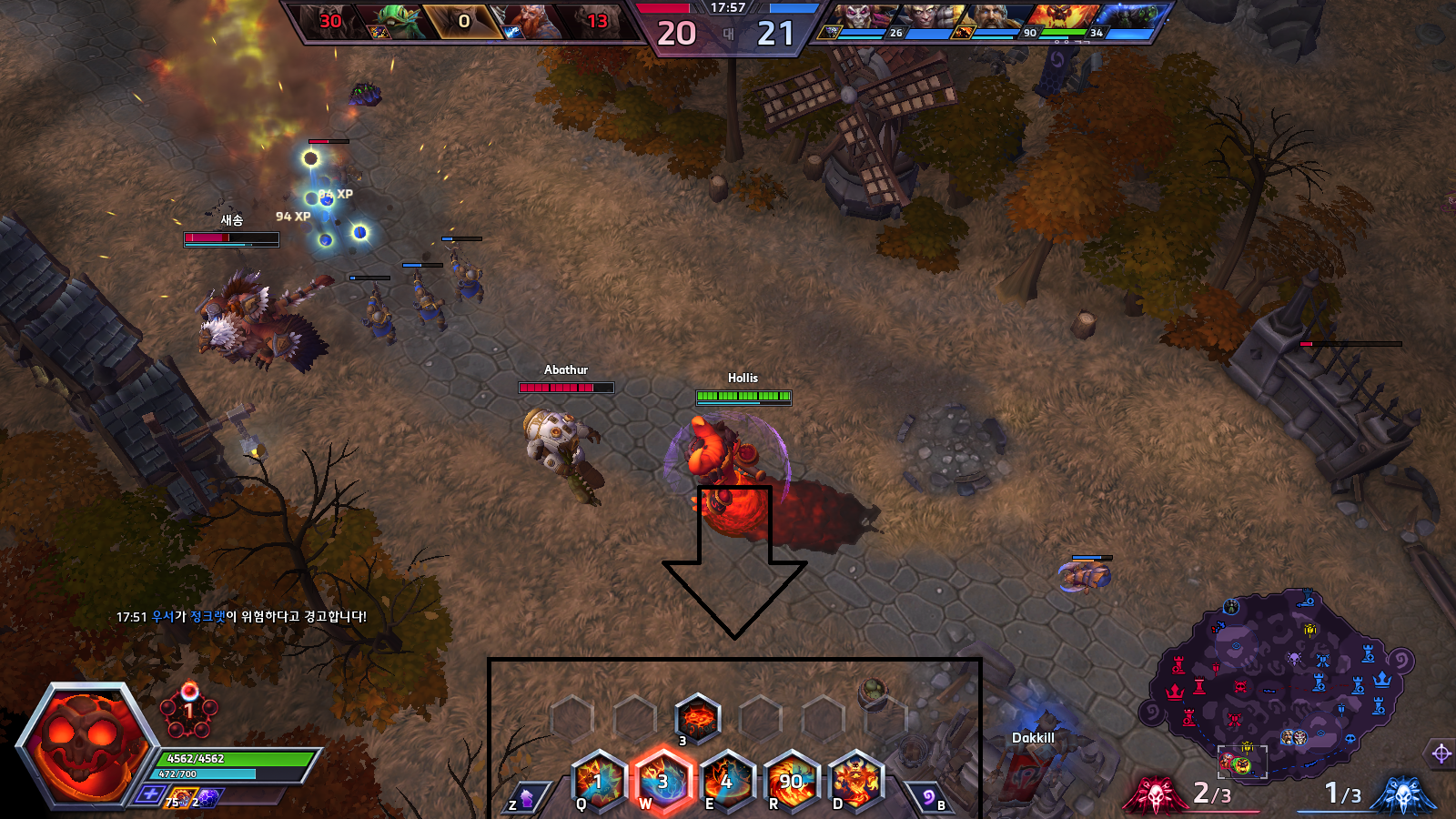Click the minimap
This screenshot has height=819, width=1456.
pos(1283,687)
